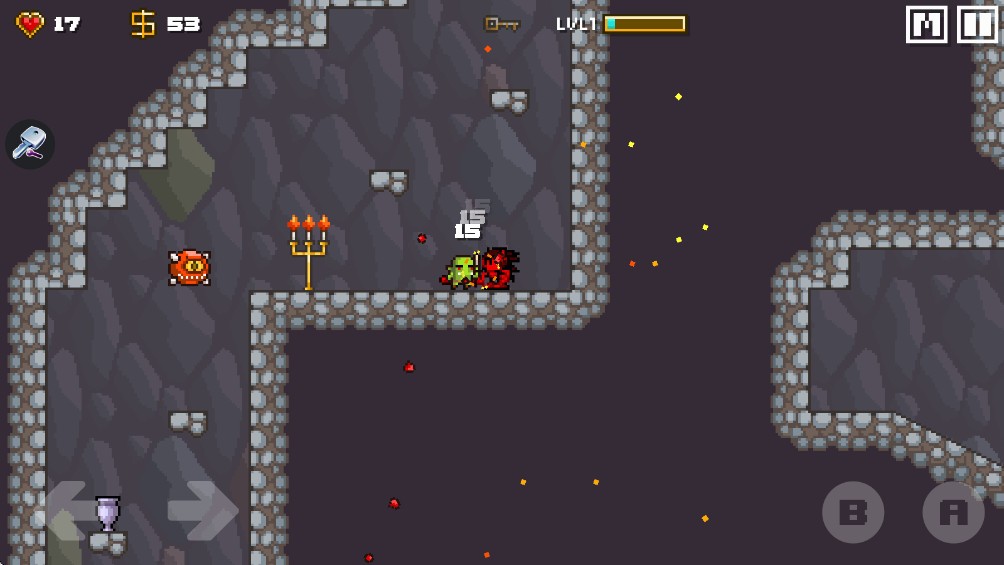
Task: Tap the B action button
Action: (x=853, y=513)
